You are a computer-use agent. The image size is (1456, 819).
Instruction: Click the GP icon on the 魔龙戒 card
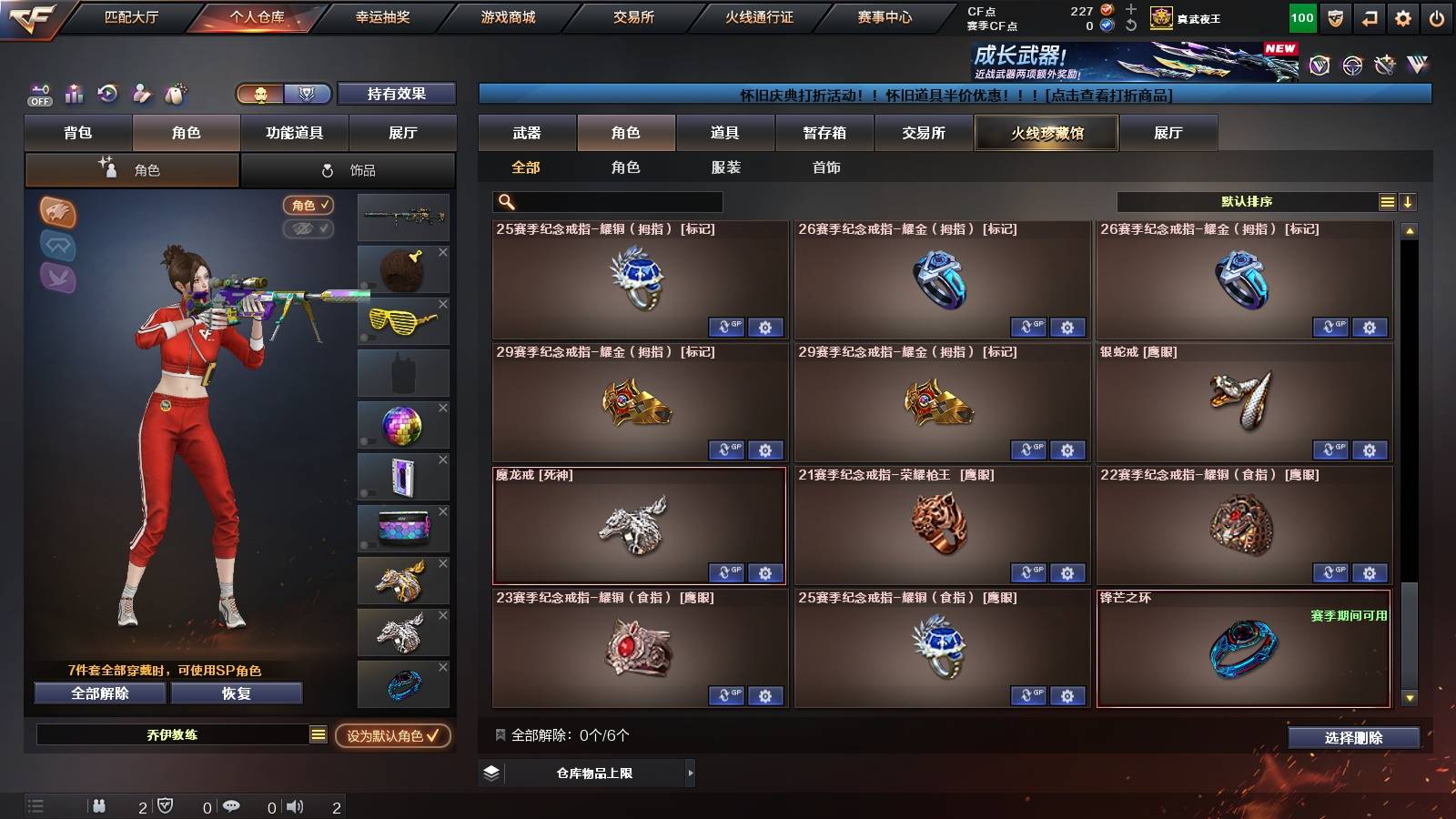click(x=728, y=573)
